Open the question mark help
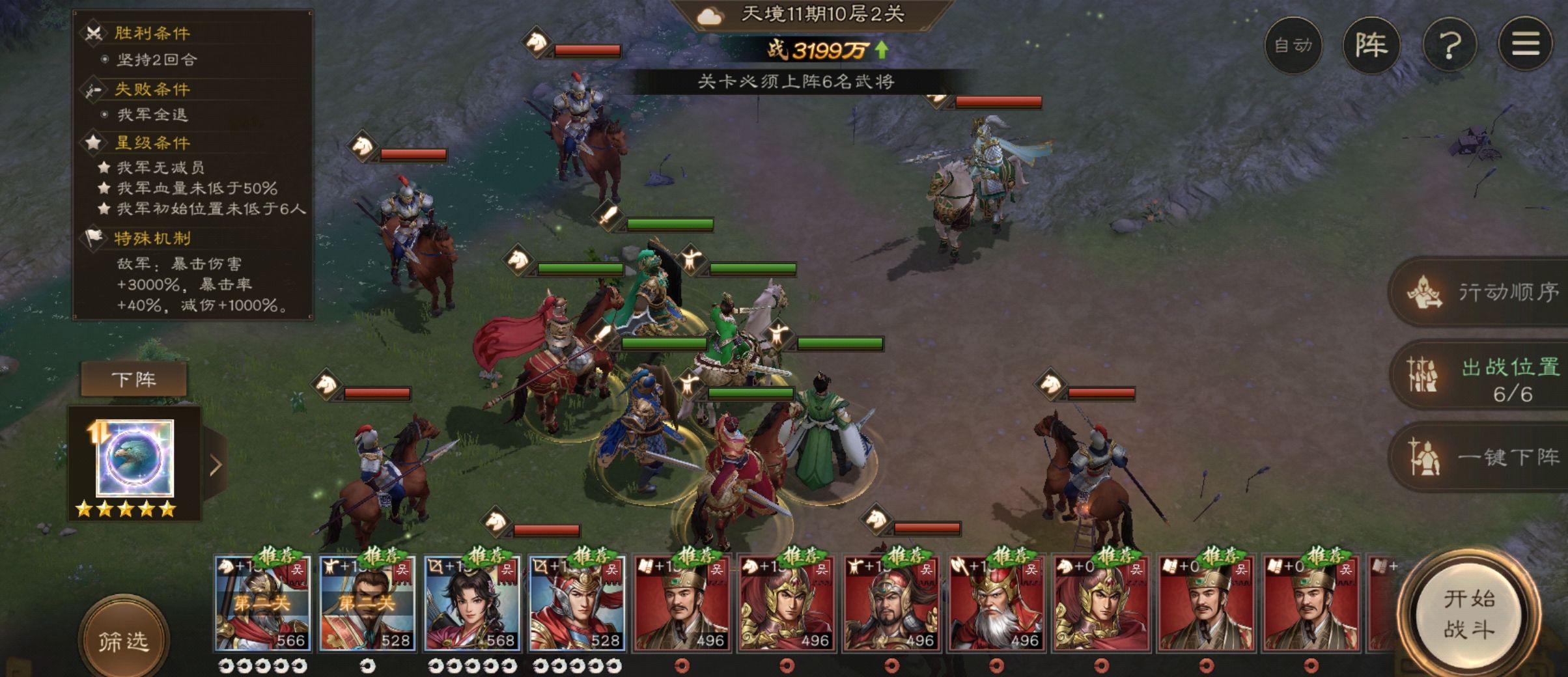Viewport: 1568px width, 677px height. pos(1449,45)
